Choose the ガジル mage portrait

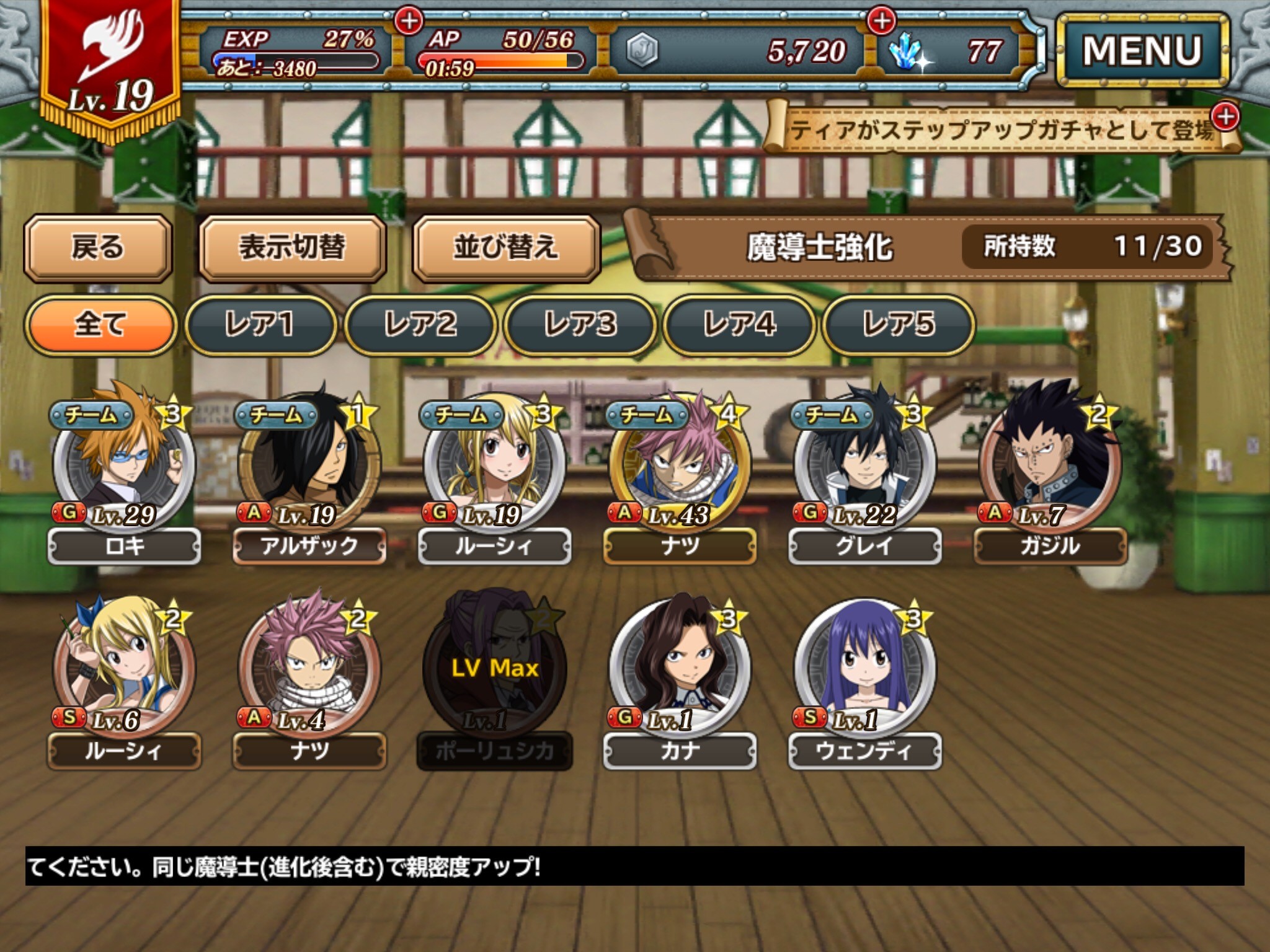(1050, 465)
